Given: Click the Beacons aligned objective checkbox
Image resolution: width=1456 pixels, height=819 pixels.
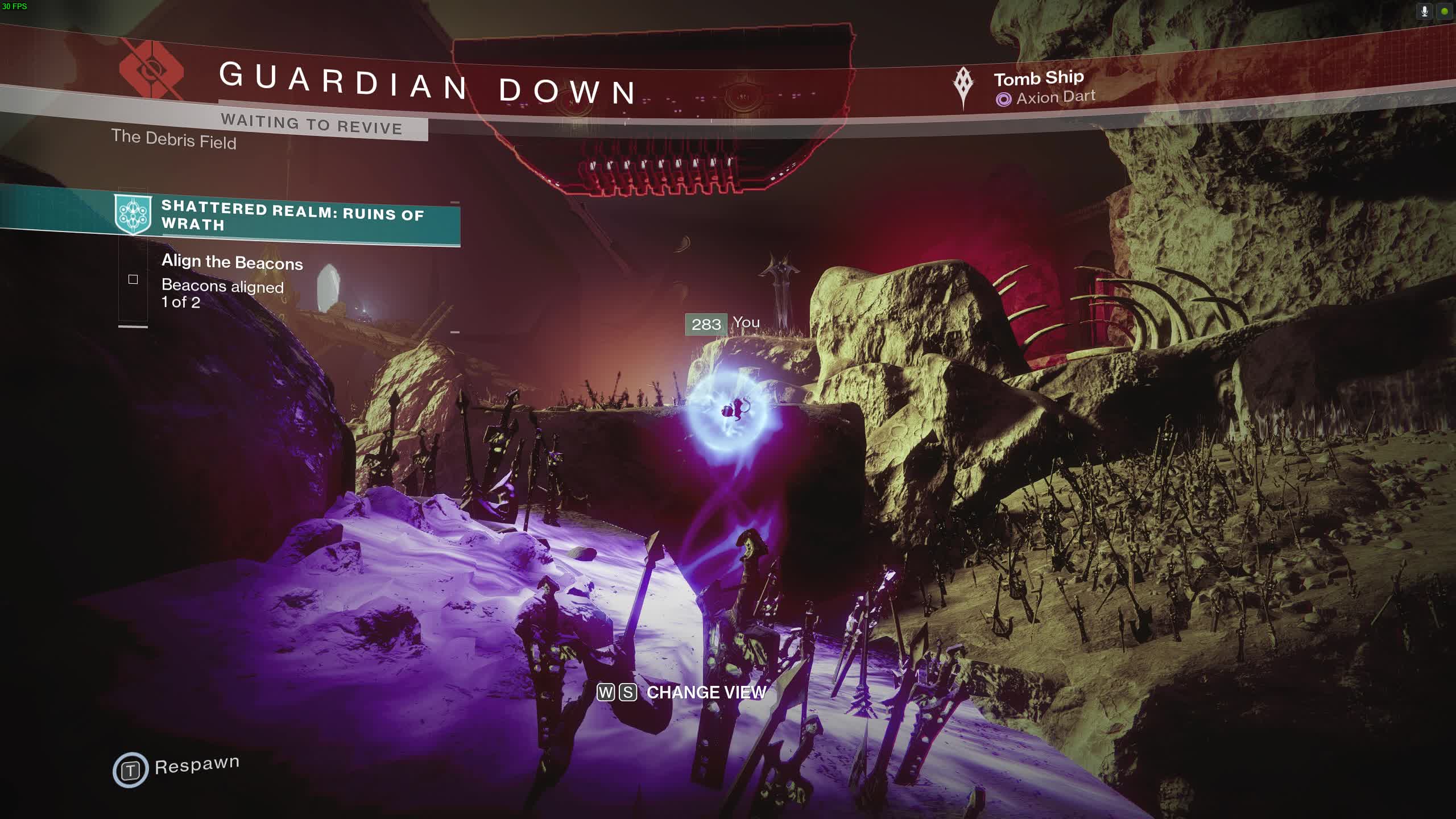Looking at the screenshot, I should [133, 279].
